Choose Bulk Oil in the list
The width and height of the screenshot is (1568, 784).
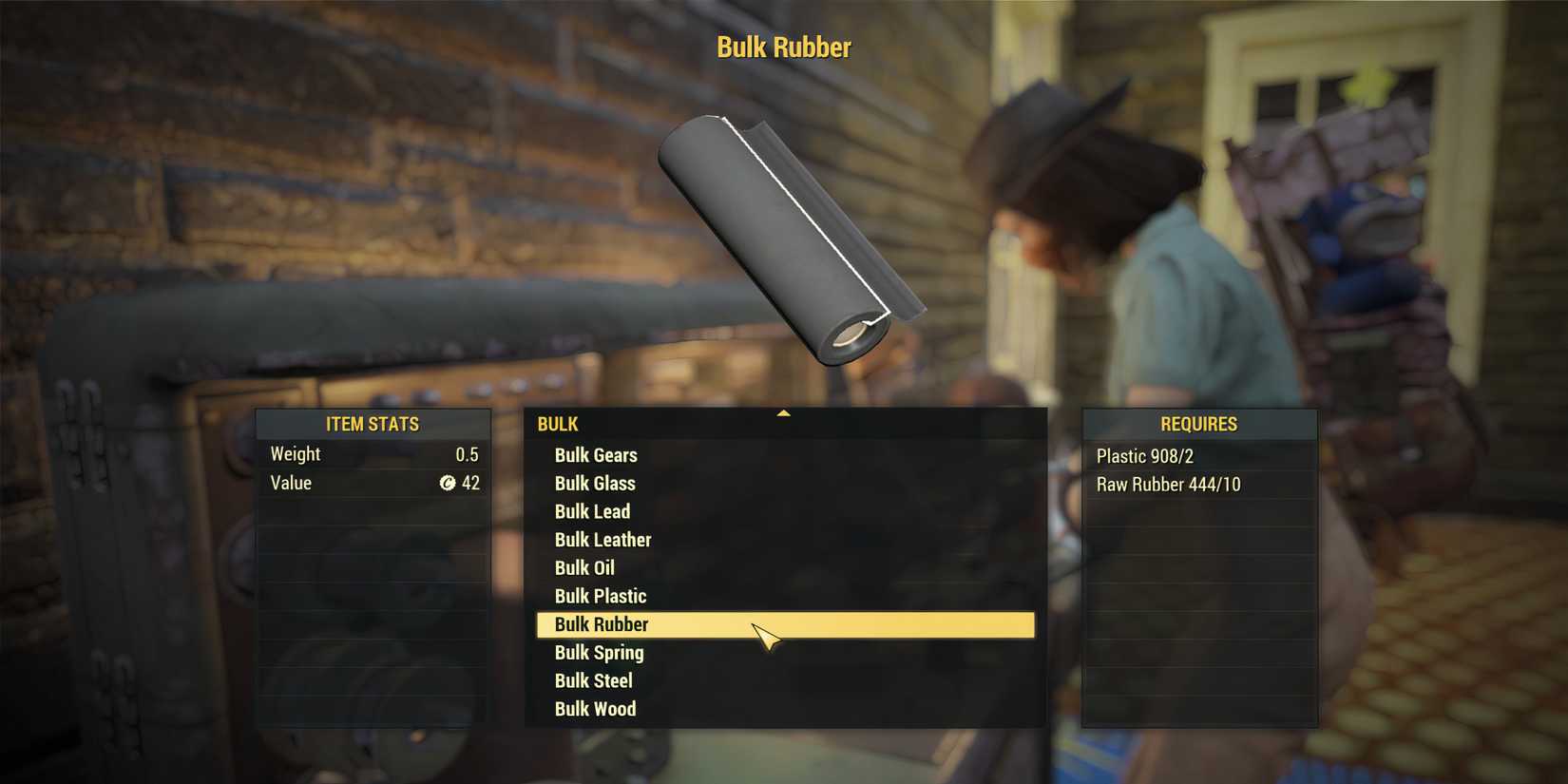pyautogui.click(x=584, y=567)
